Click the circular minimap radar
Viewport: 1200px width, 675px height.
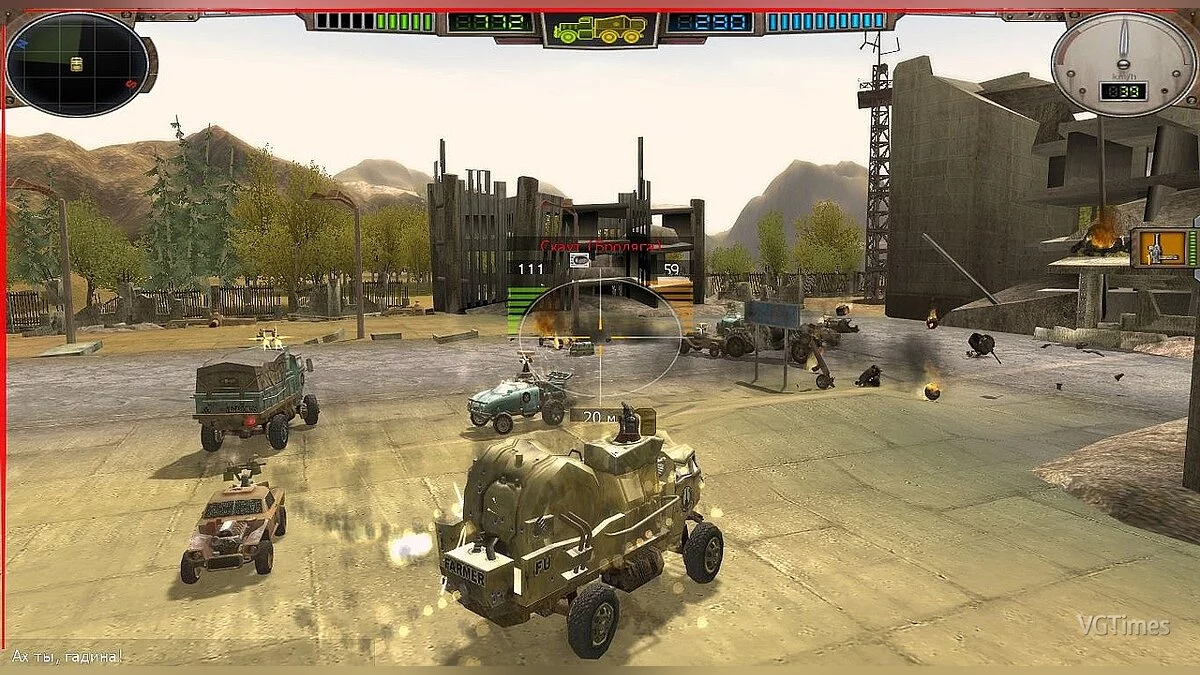tap(77, 64)
